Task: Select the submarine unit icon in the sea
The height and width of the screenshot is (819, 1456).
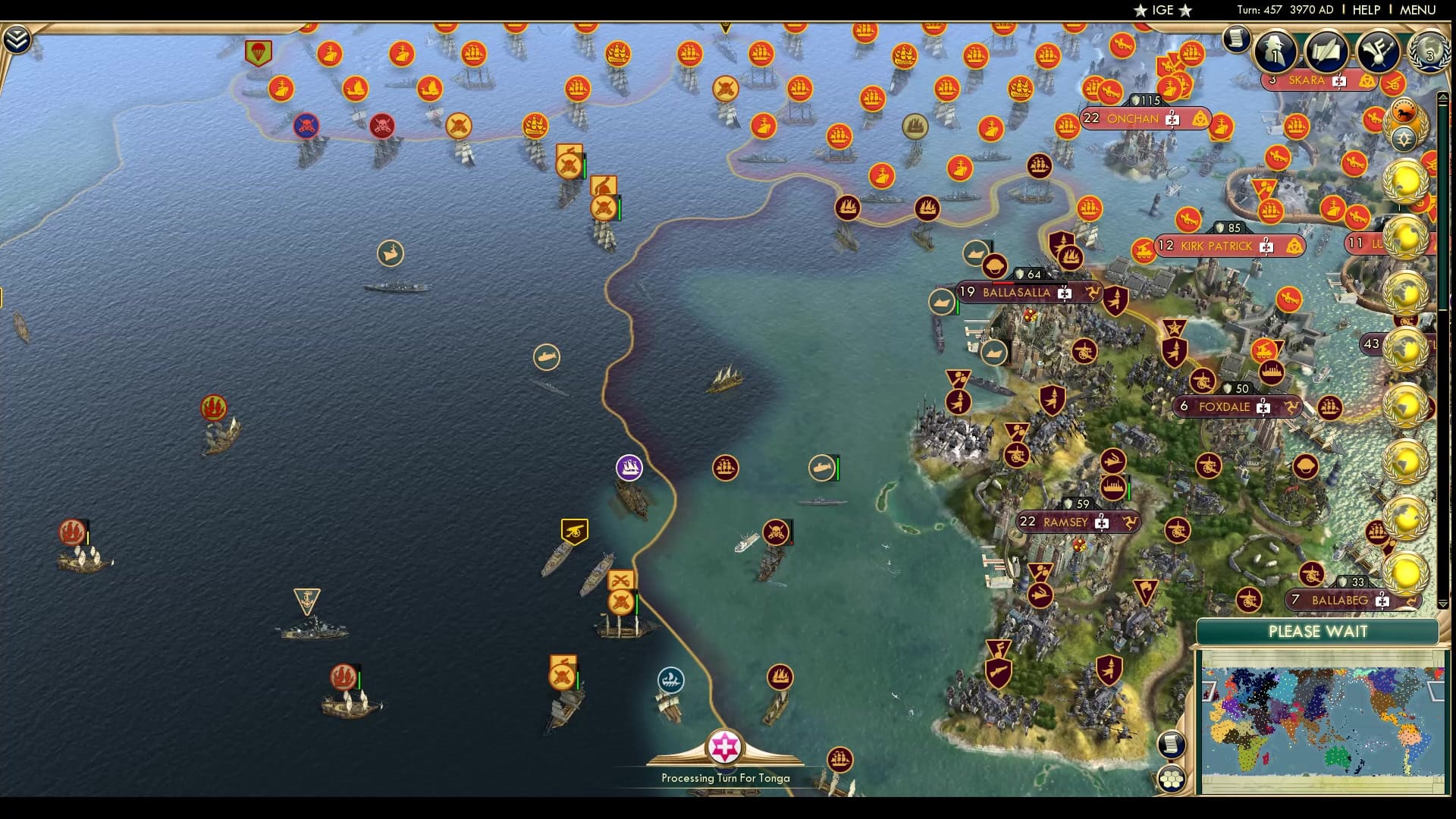Action: click(x=824, y=468)
